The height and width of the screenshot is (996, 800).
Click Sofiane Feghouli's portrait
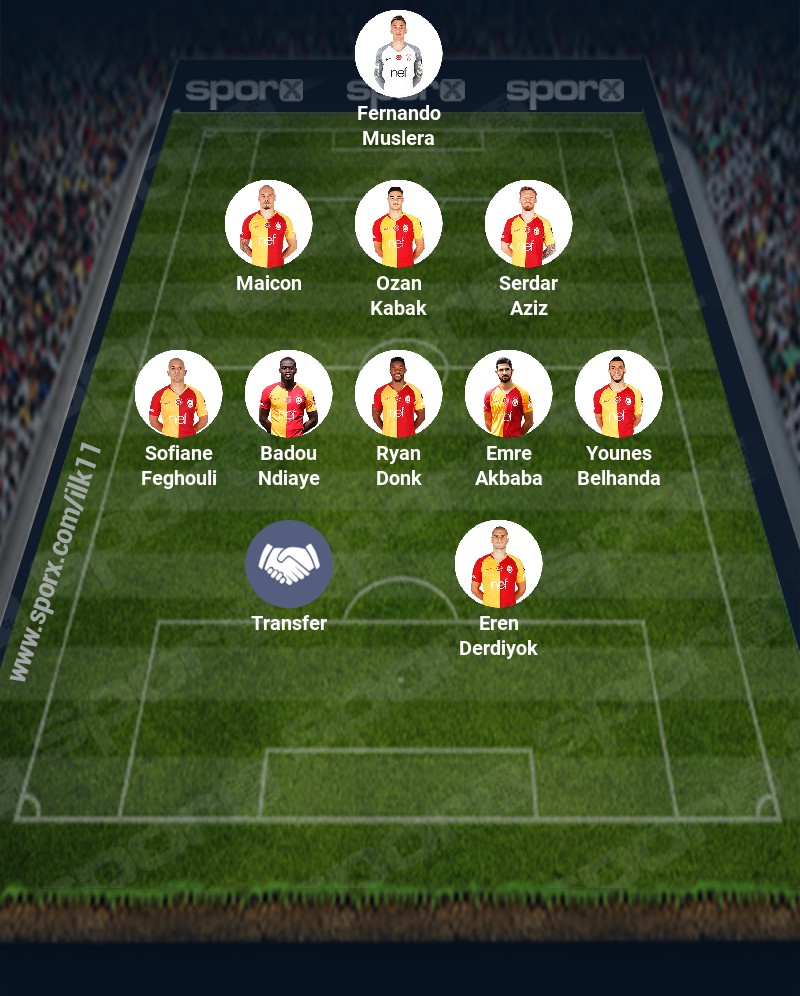179,394
